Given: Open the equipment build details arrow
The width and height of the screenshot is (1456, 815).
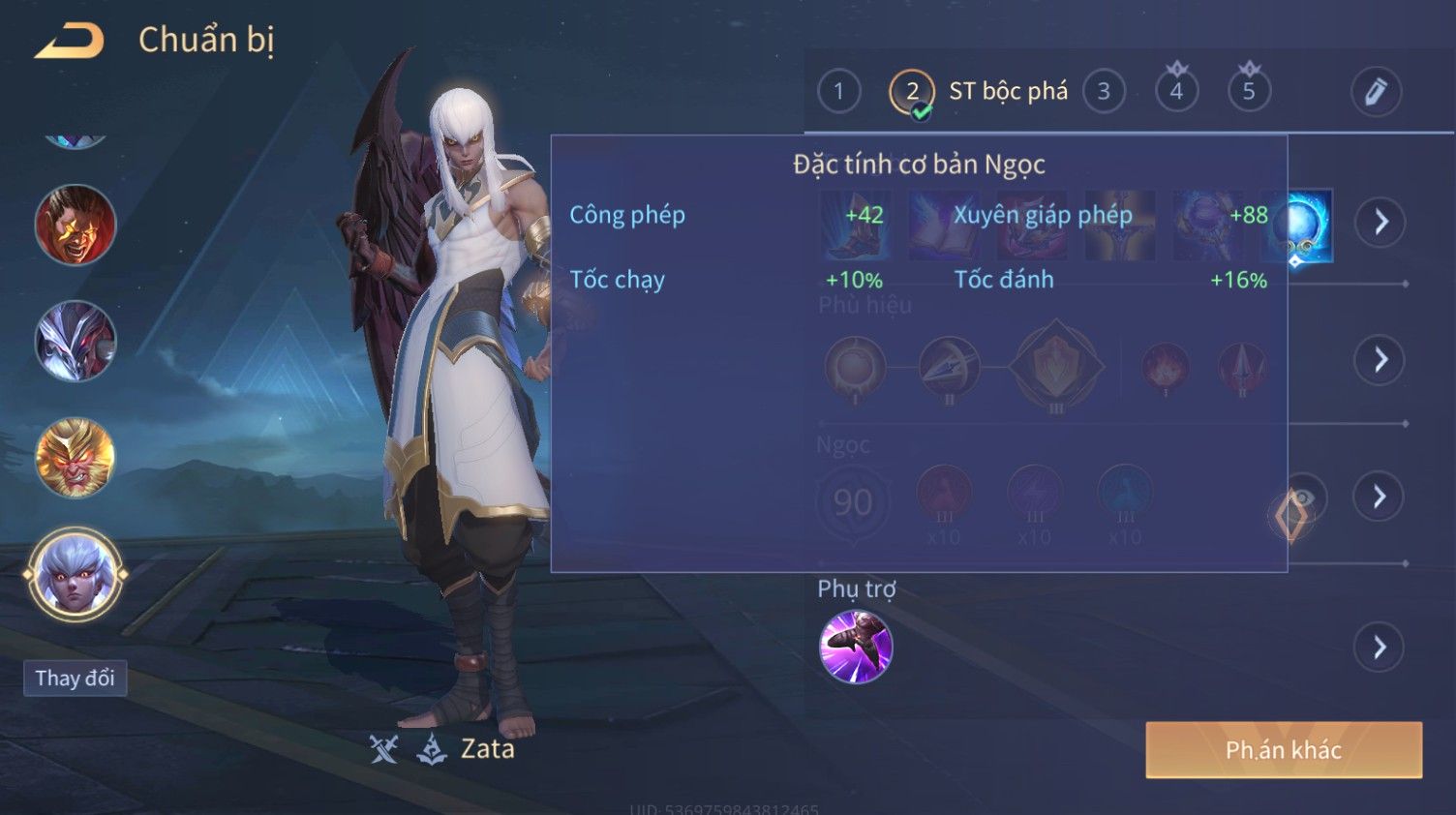Looking at the screenshot, I should 1380,223.
